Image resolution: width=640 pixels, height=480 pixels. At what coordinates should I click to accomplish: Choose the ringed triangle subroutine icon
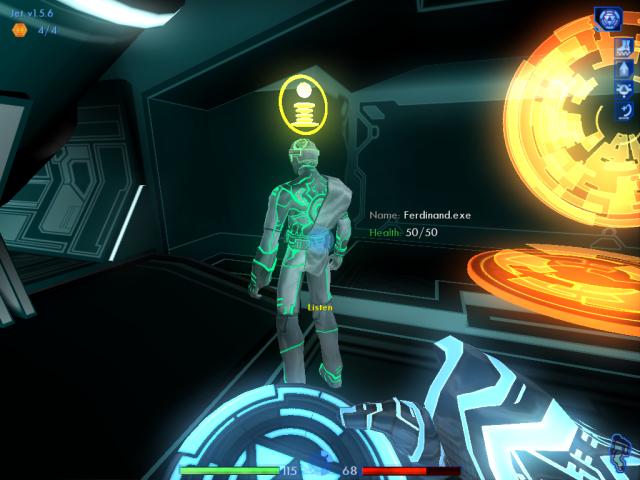(x=624, y=90)
